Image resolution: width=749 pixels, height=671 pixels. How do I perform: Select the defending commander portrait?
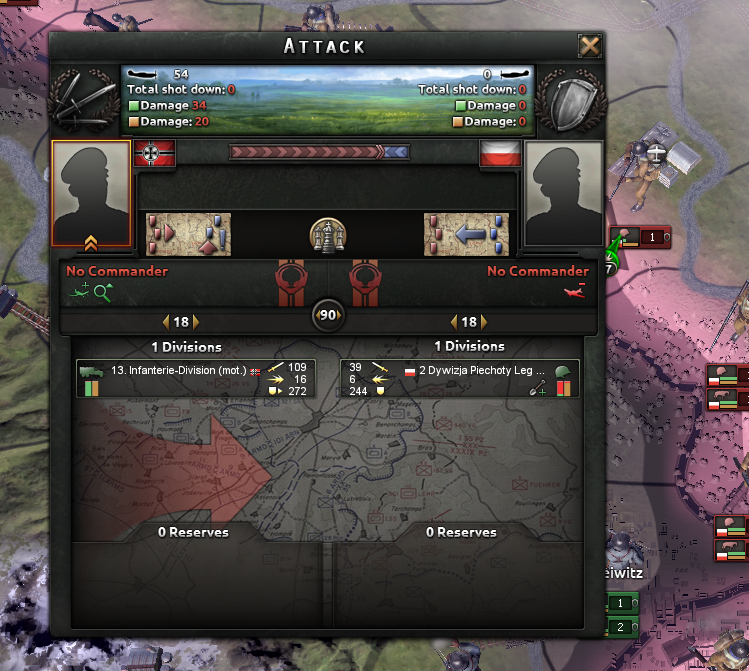(x=563, y=194)
